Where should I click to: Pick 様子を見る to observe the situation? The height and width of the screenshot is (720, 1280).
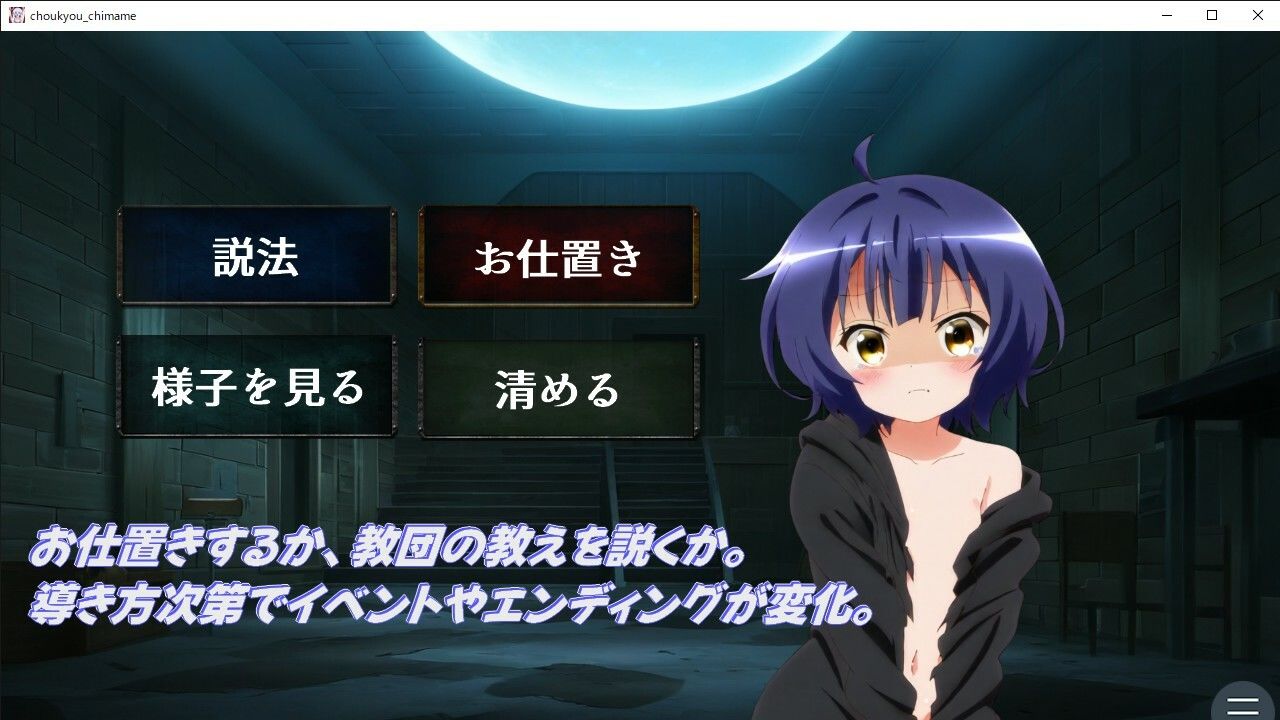(256, 386)
